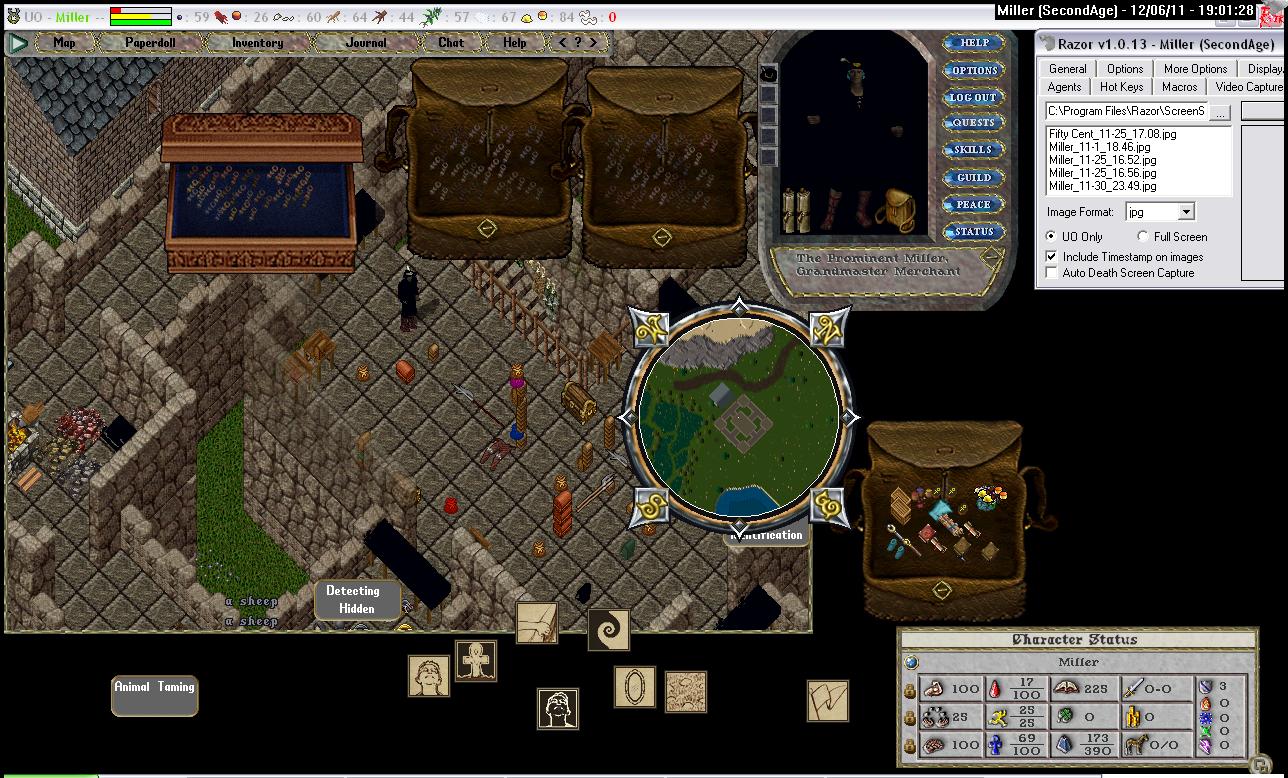Open the GUILD button on paperdoll
This screenshot has height=778, width=1288.
(x=973, y=178)
